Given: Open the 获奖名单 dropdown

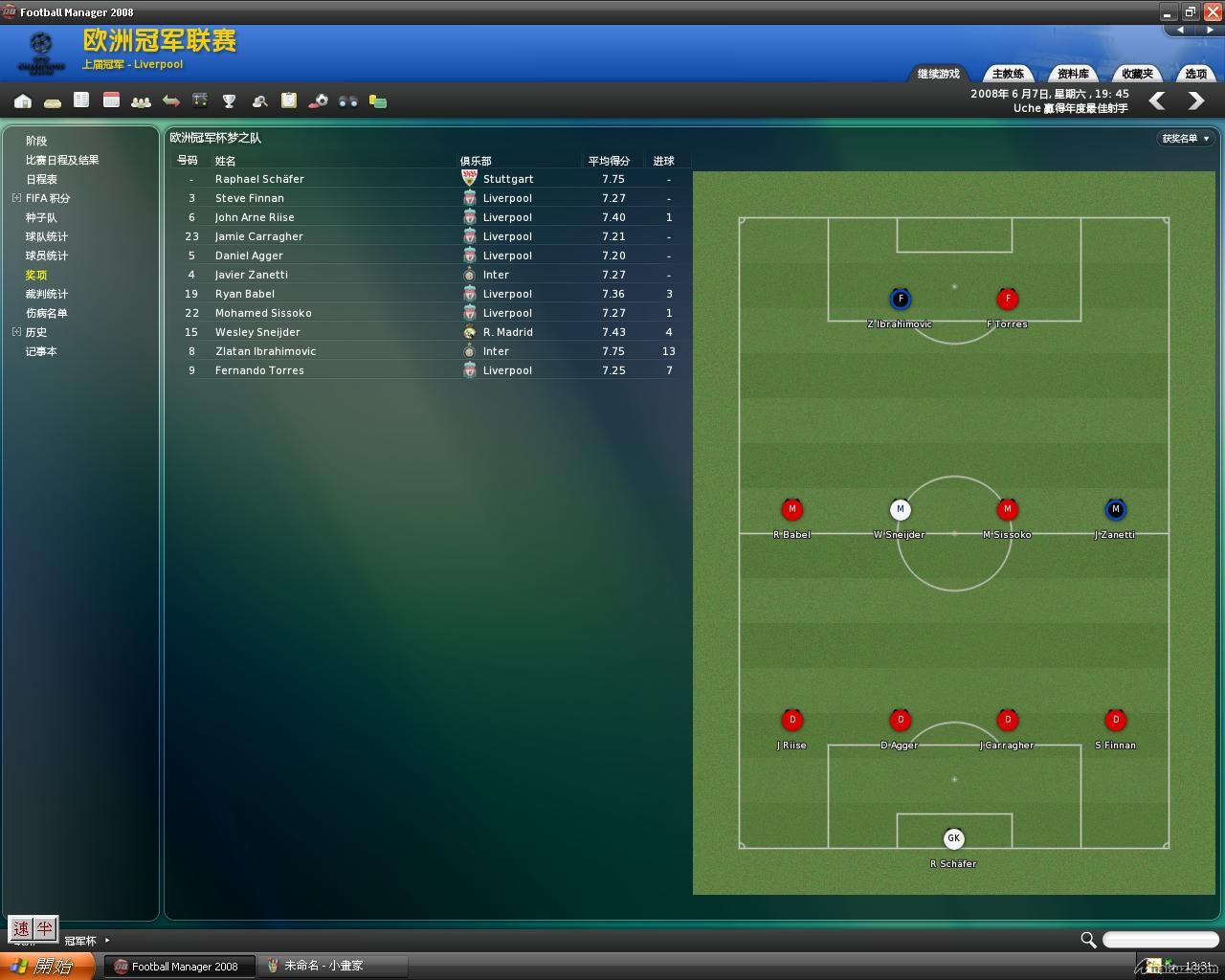Looking at the screenshot, I should [x=1186, y=139].
